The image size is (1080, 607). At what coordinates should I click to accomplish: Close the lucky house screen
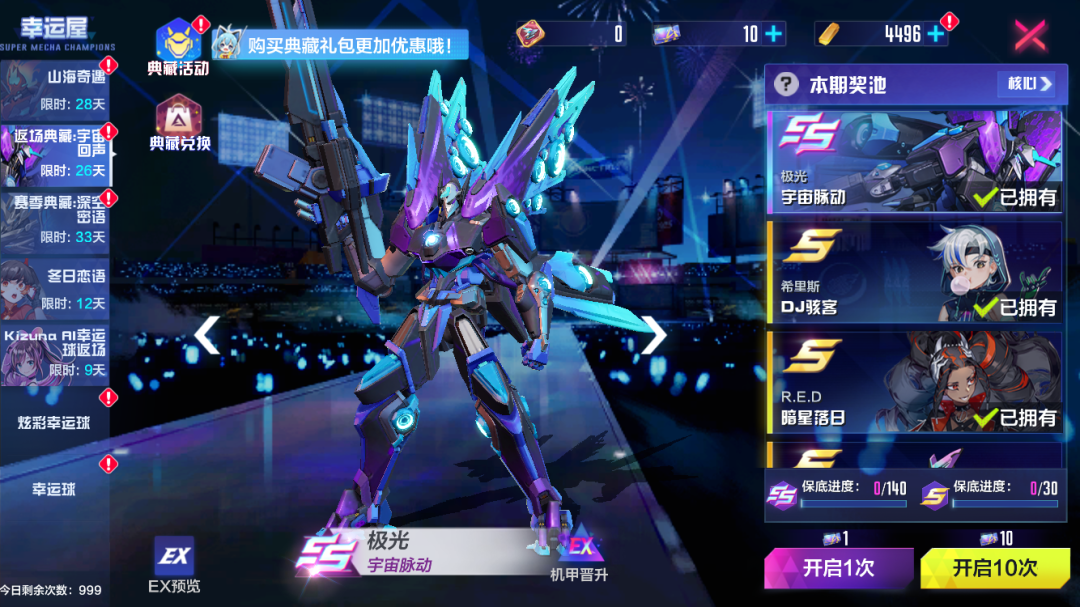click(1030, 35)
